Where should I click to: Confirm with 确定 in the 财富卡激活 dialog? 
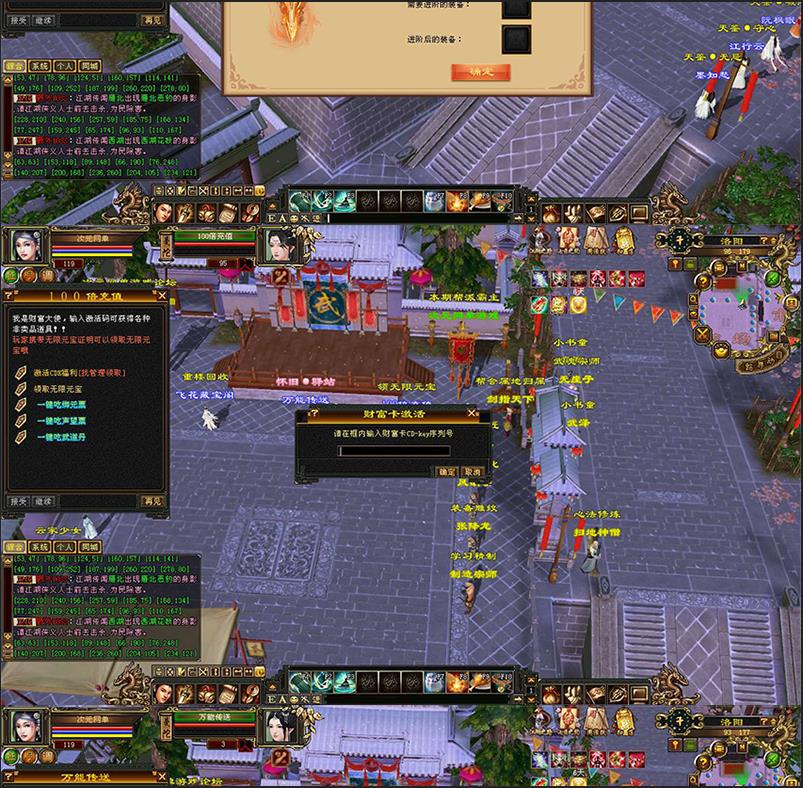tap(447, 471)
